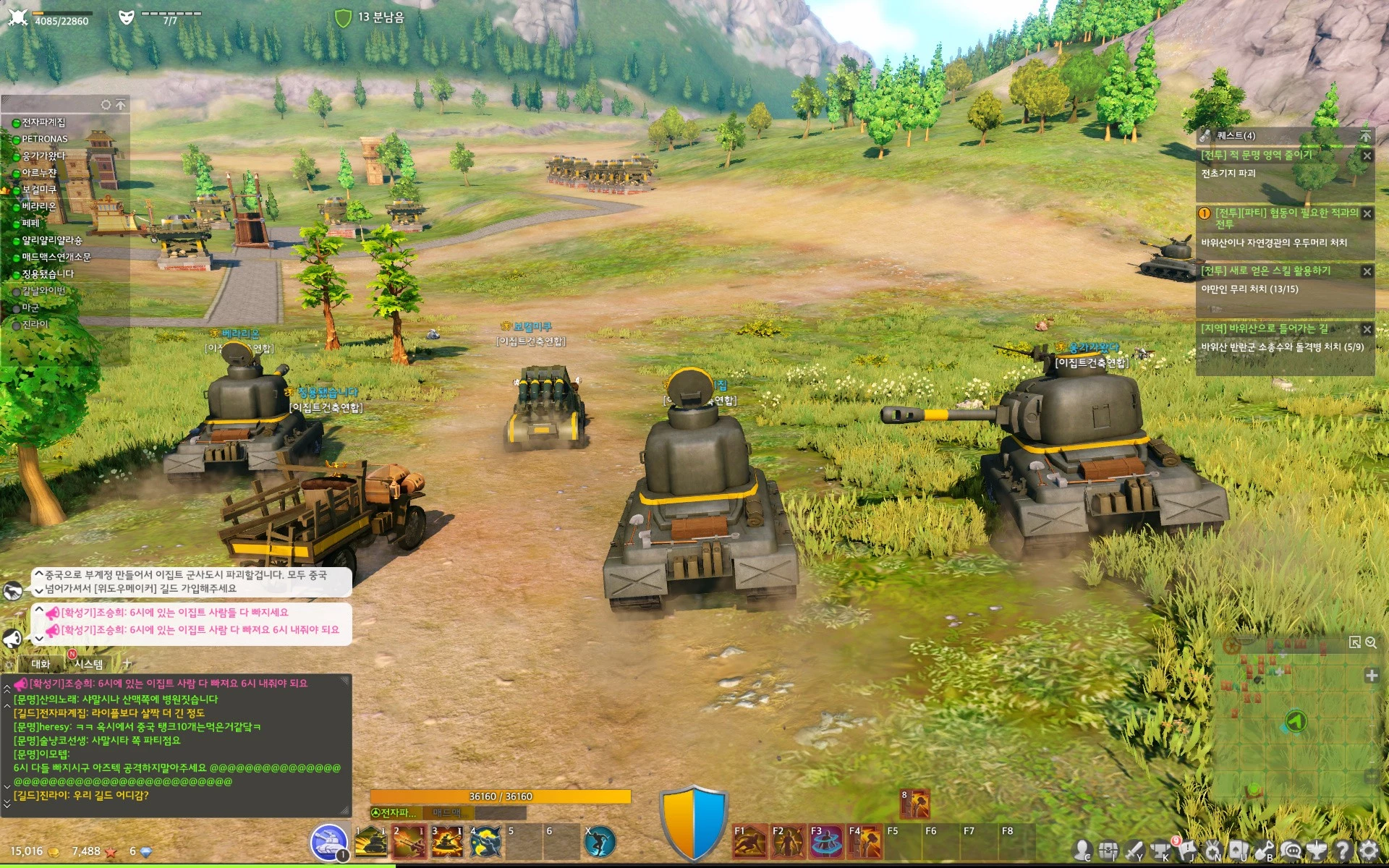
Task: Zoom in the minimap with plus button
Action: coord(1371,676)
